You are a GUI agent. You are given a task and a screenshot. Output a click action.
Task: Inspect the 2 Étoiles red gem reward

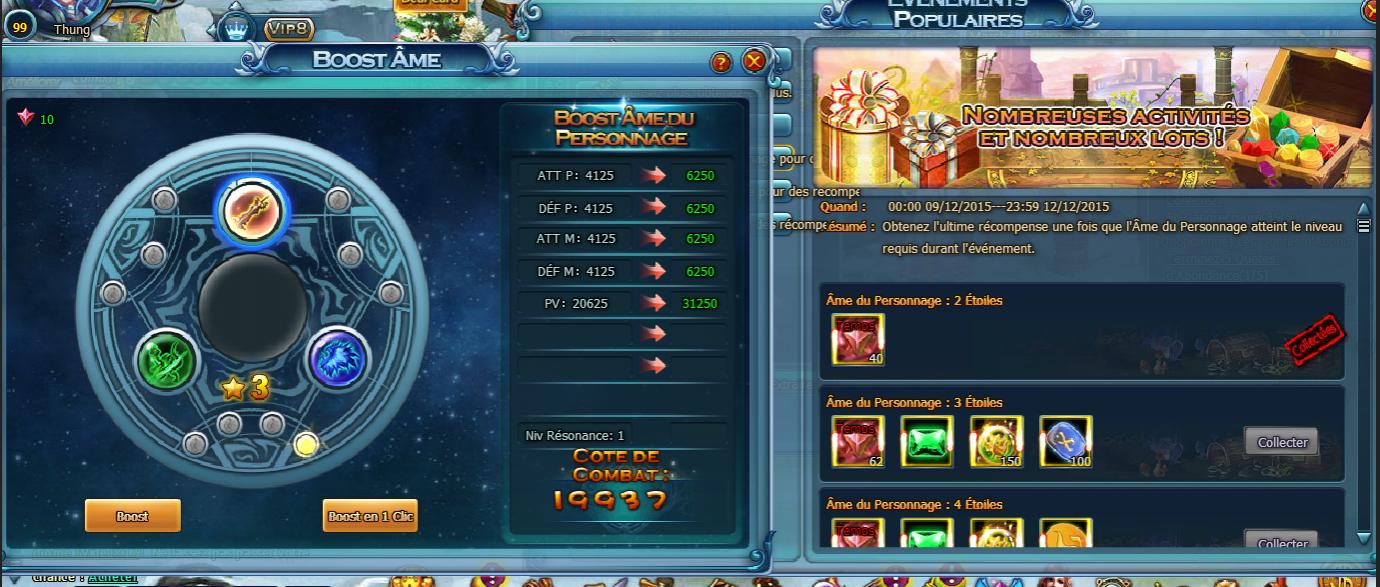coord(858,340)
